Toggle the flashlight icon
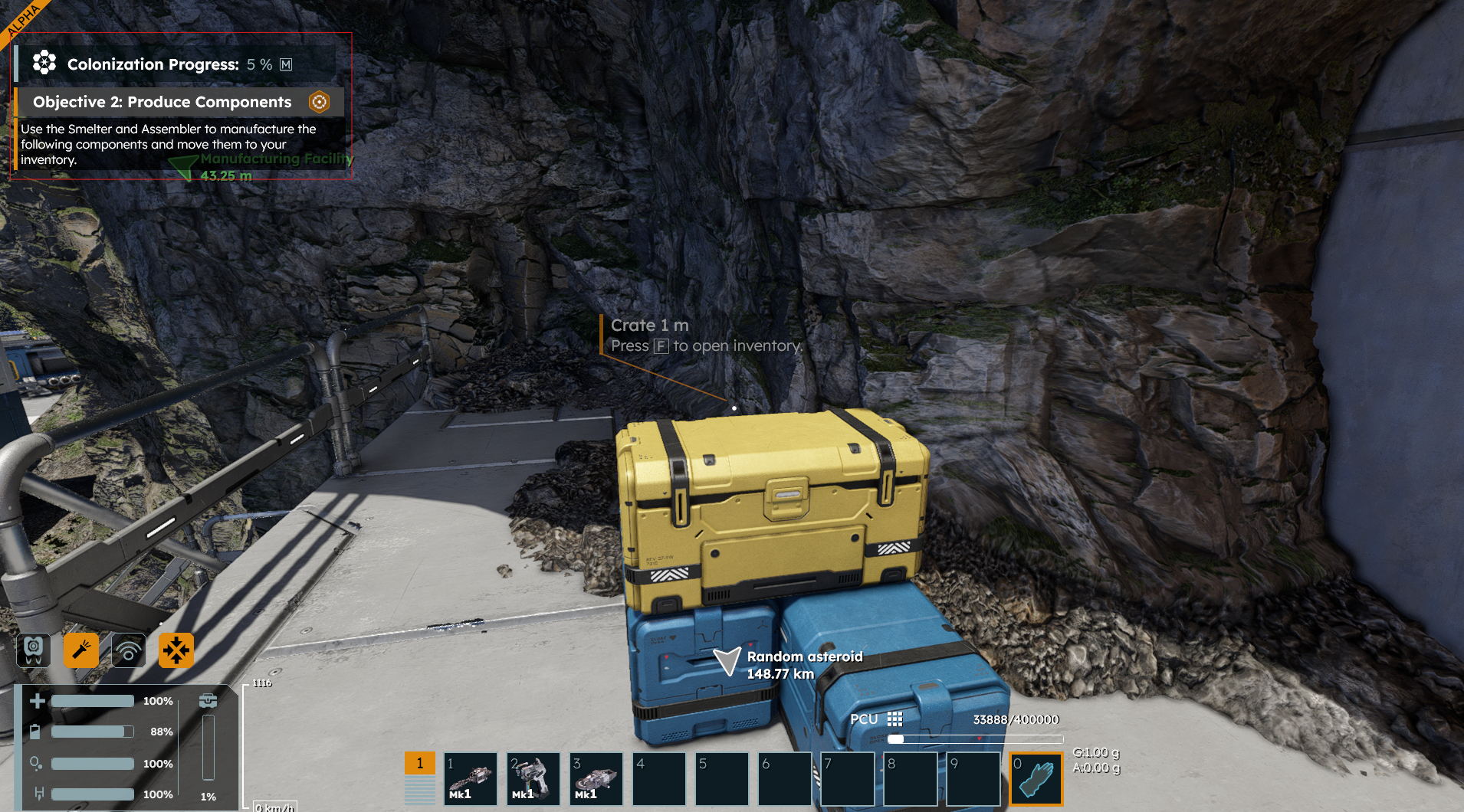 [81, 650]
